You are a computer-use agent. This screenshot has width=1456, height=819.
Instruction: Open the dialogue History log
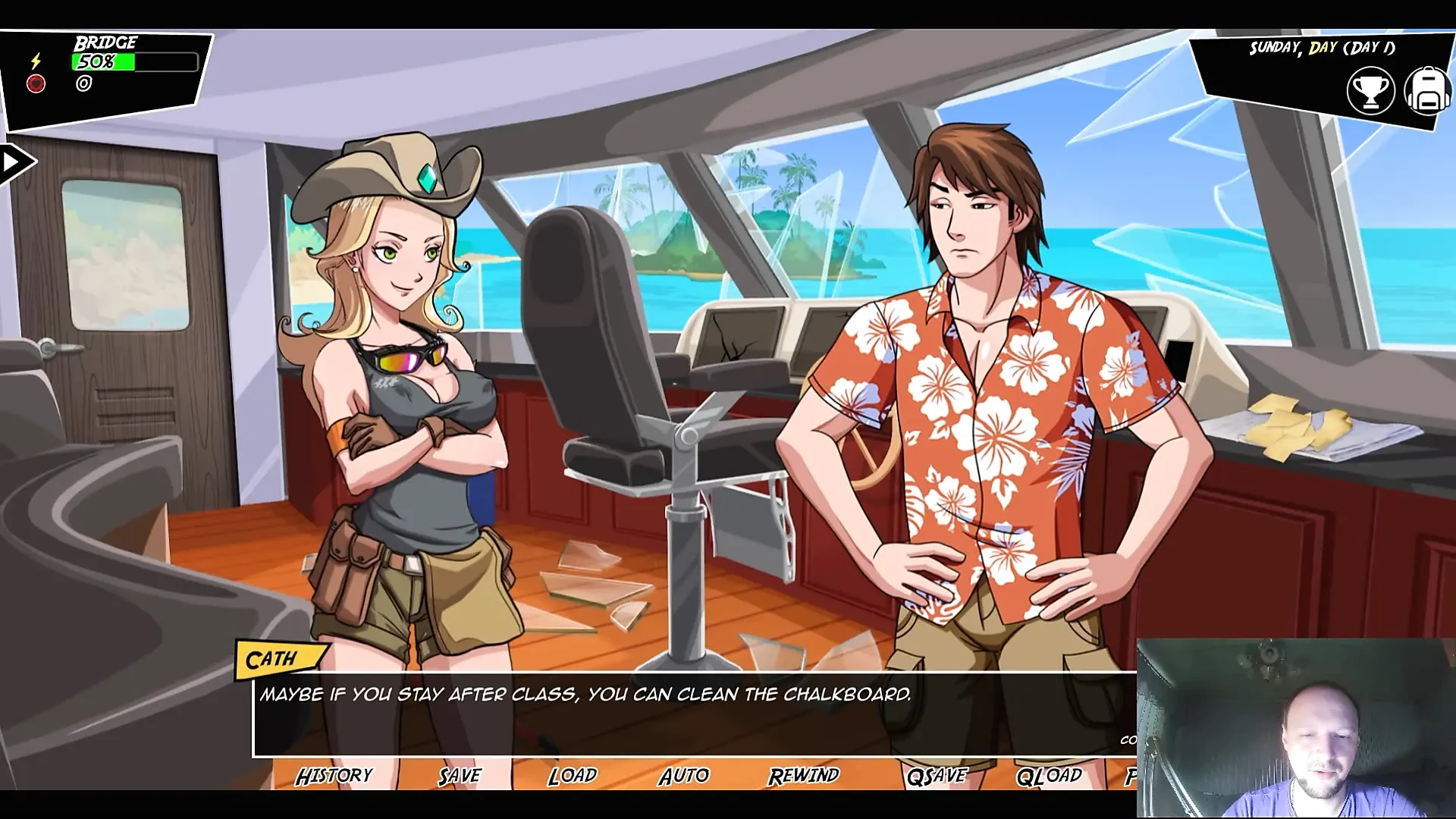(334, 776)
